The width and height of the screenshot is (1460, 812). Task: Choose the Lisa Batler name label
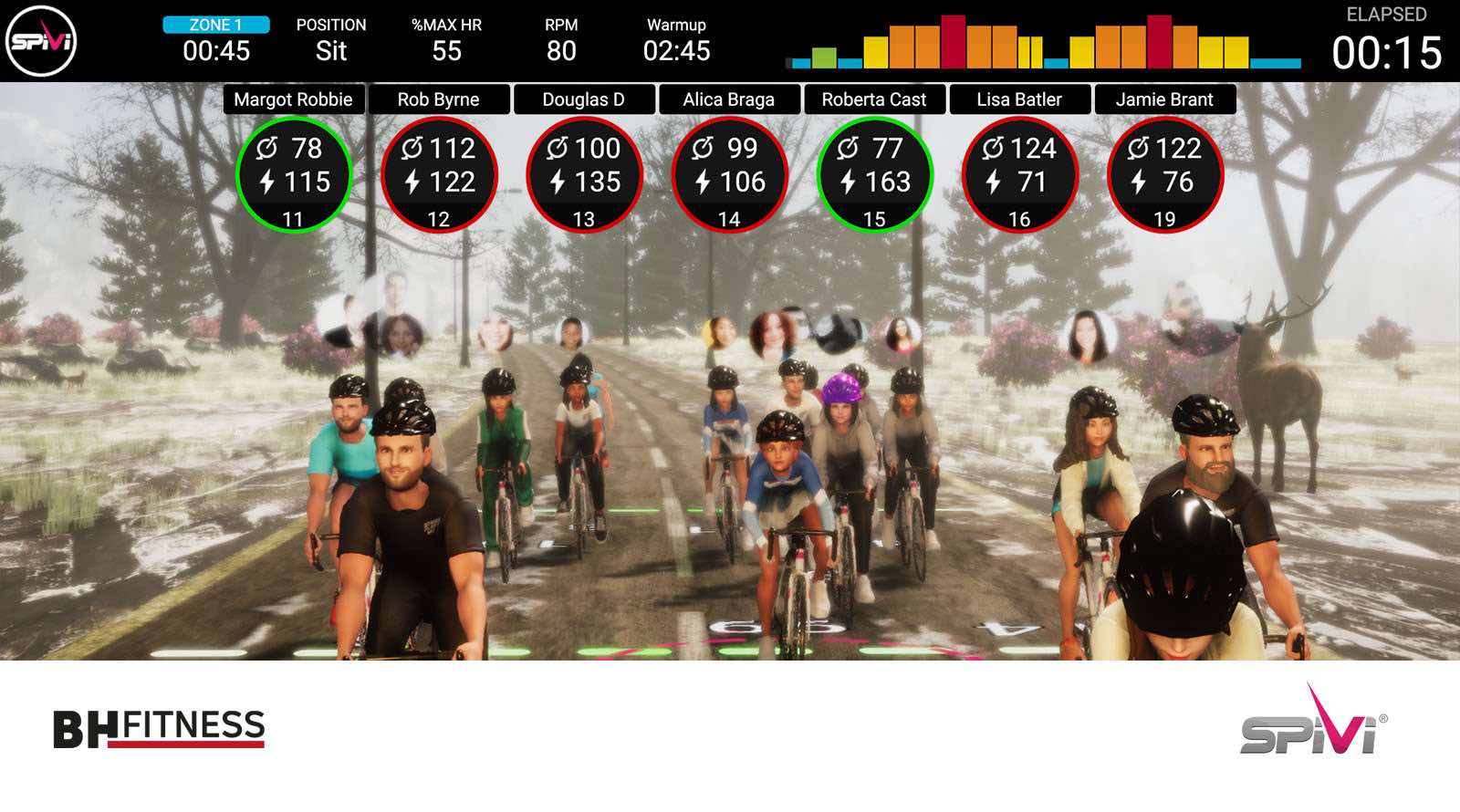(x=1018, y=99)
